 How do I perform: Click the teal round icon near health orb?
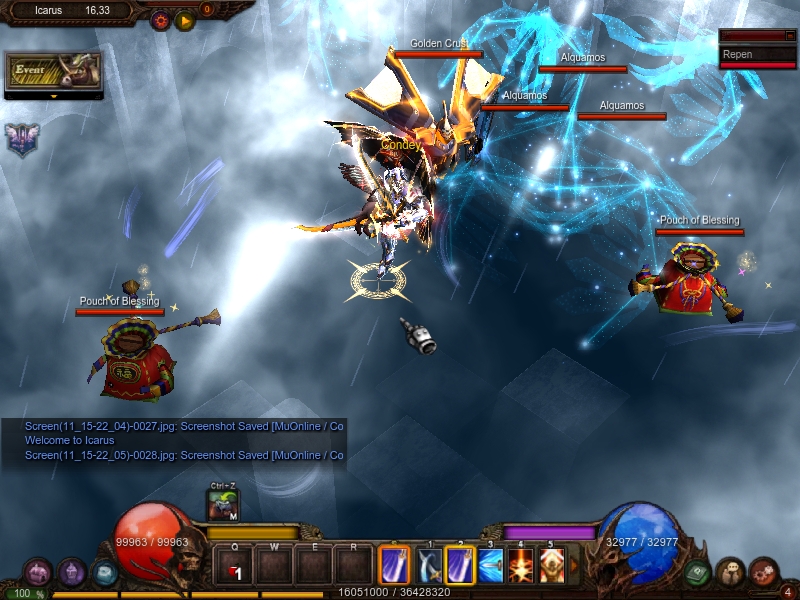pyautogui.click(x=104, y=573)
